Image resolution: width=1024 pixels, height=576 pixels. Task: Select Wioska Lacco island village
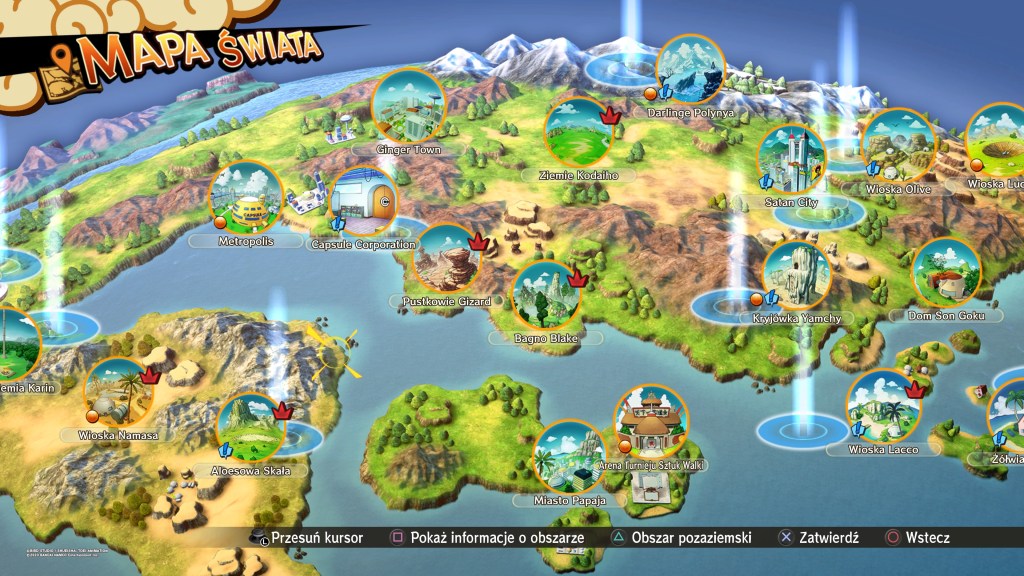(881, 406)
